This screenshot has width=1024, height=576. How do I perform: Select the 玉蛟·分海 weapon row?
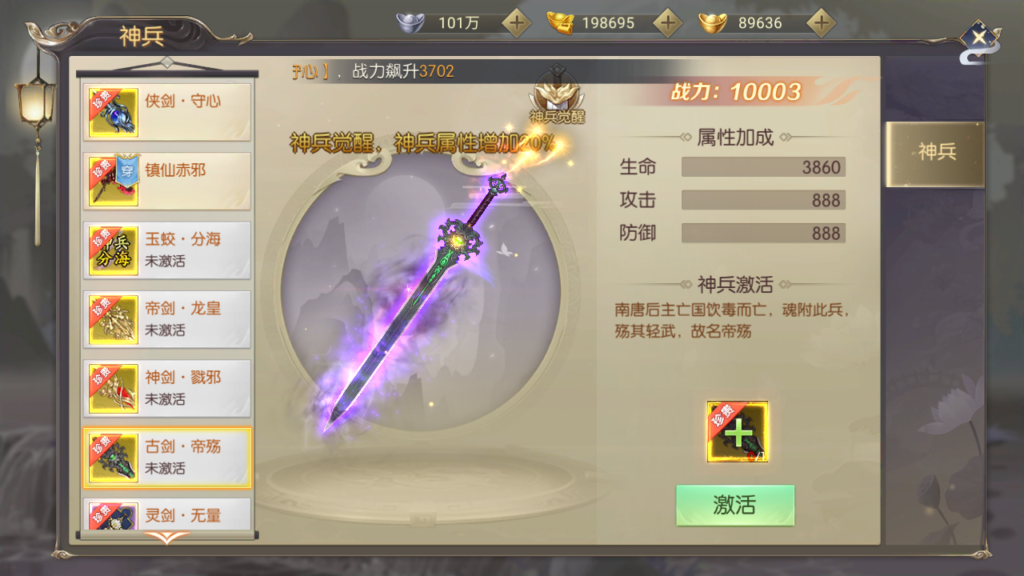[x=167, y=249]
